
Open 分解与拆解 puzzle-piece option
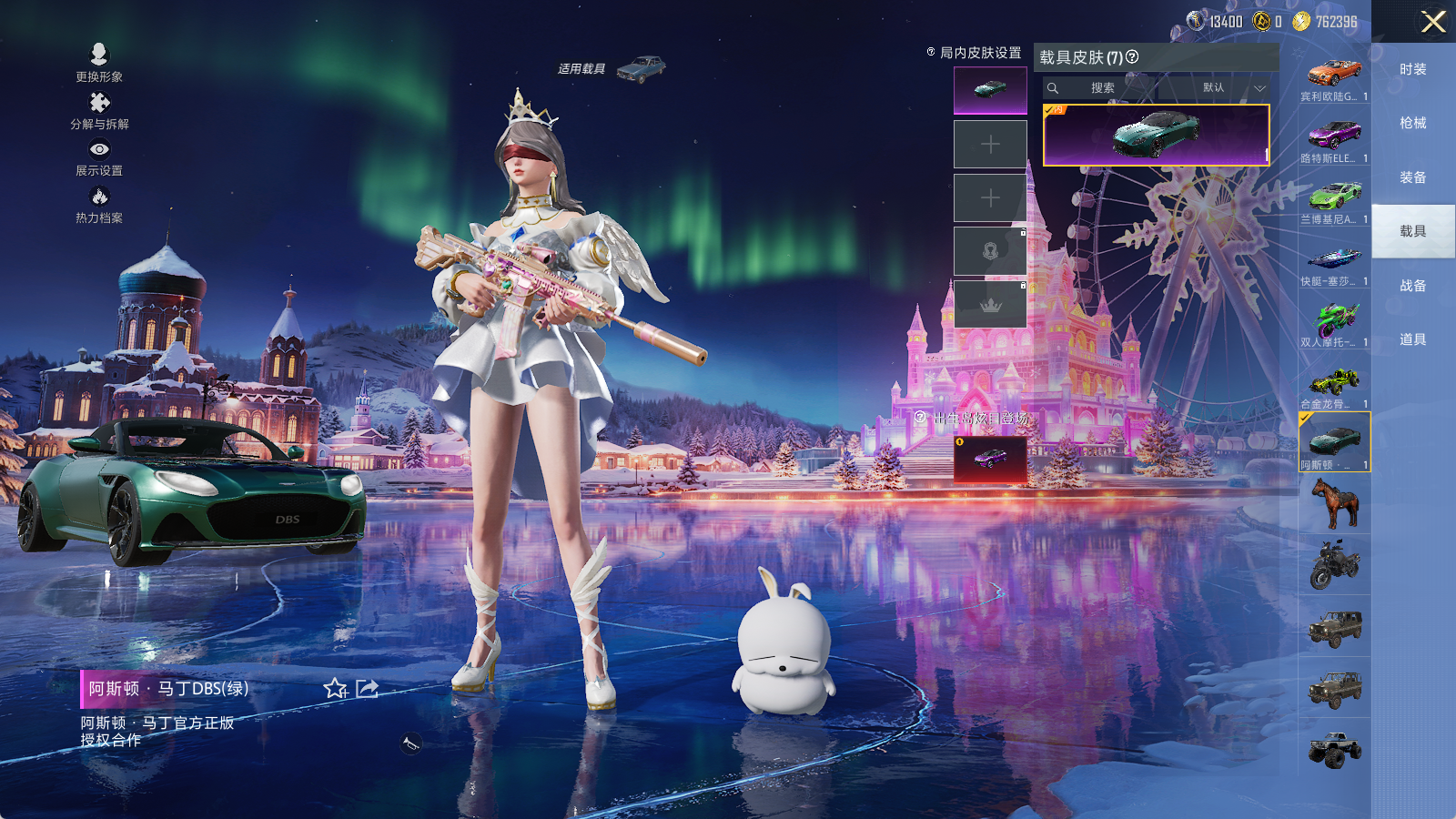click(99, 109)
